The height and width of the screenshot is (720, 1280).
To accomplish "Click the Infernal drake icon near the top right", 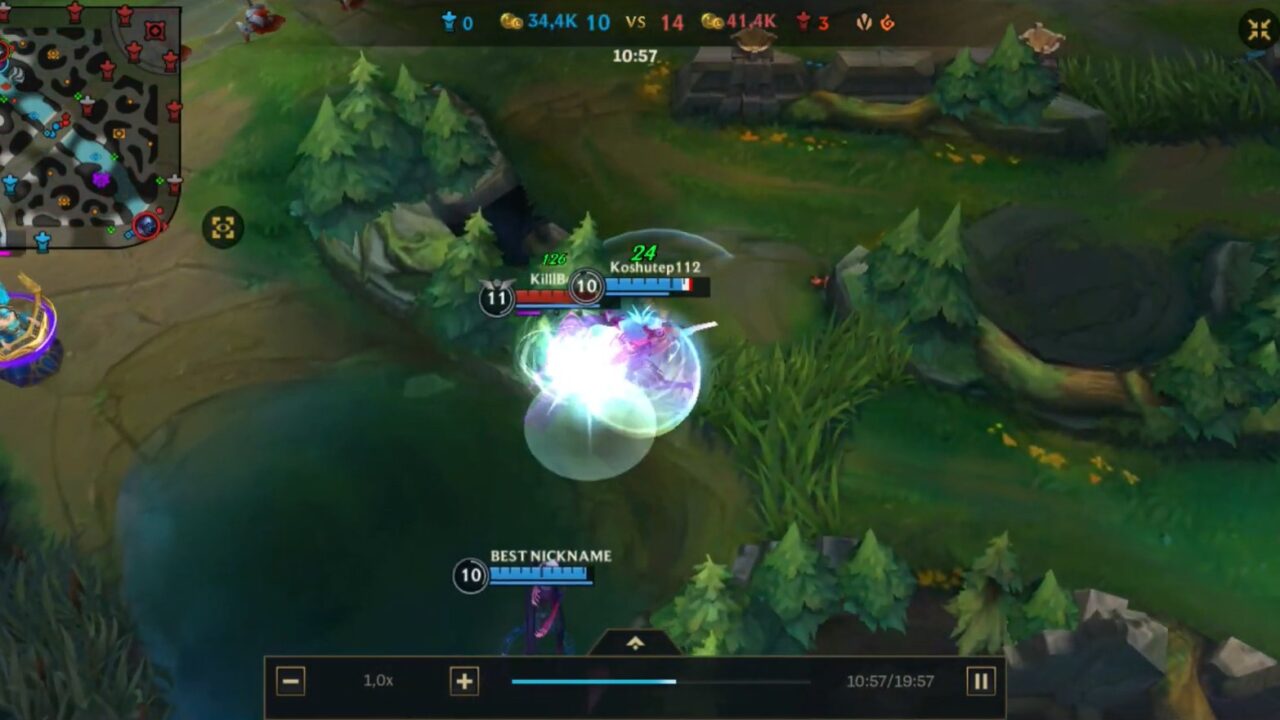I will (x=888, y=20).
